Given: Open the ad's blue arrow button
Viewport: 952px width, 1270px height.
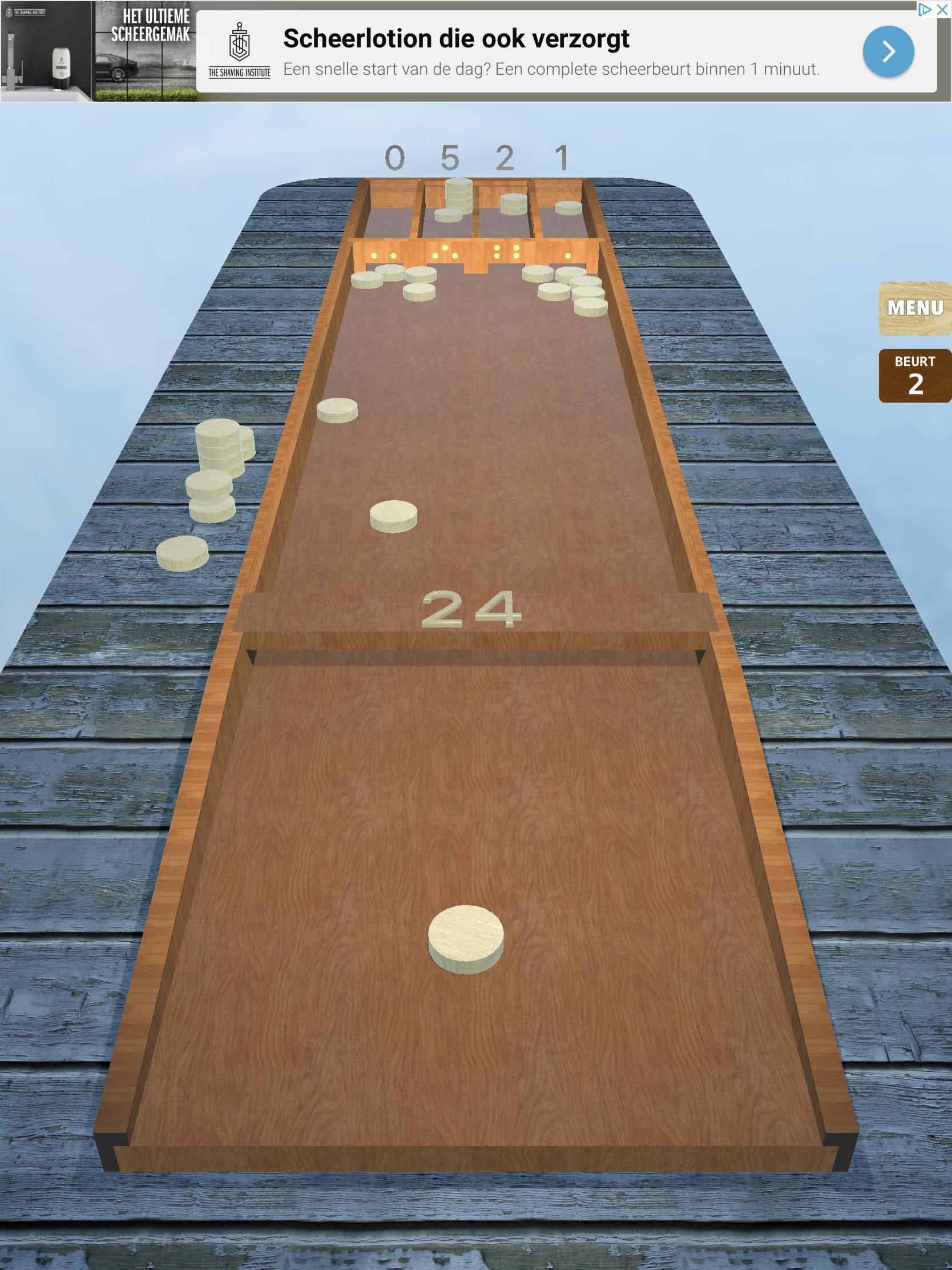Looking at the screenshot, I should (888, 51).
